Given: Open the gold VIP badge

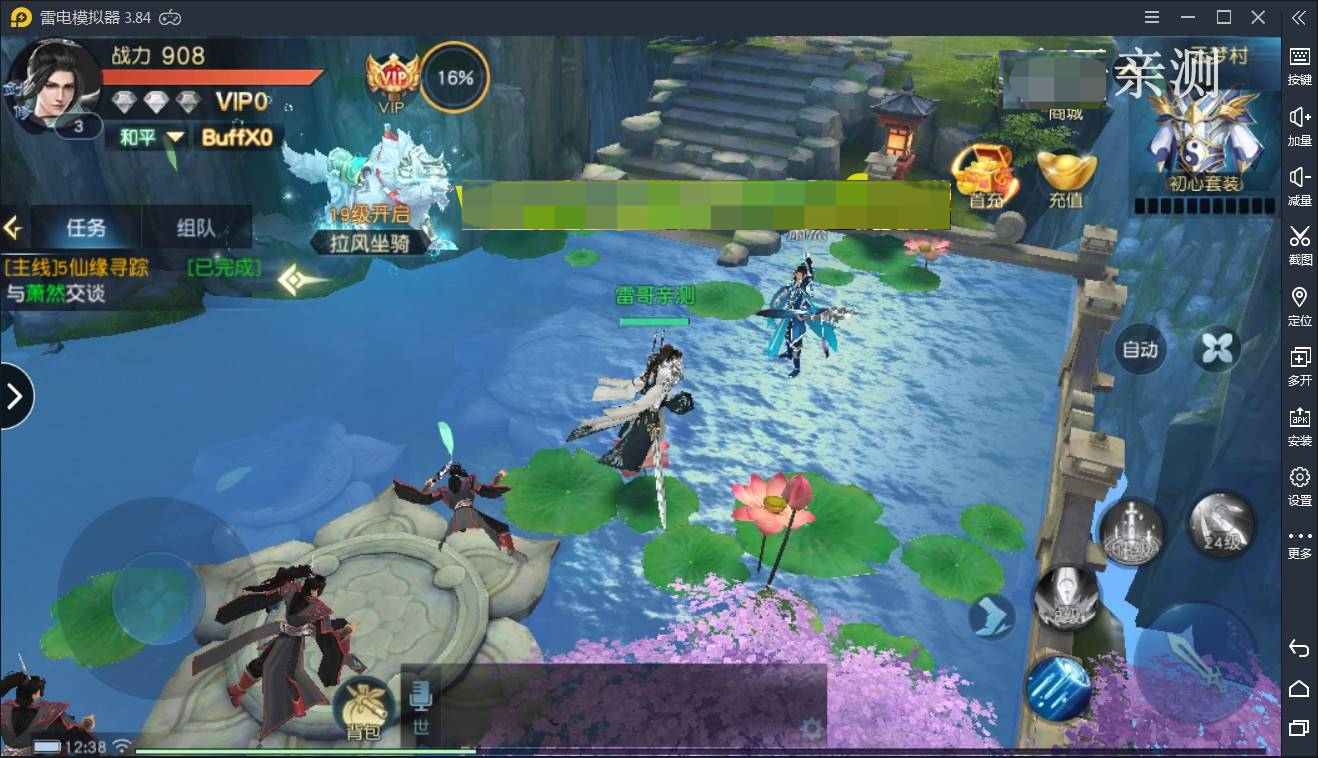Looking at the screenshot, I should pos(391,77).
